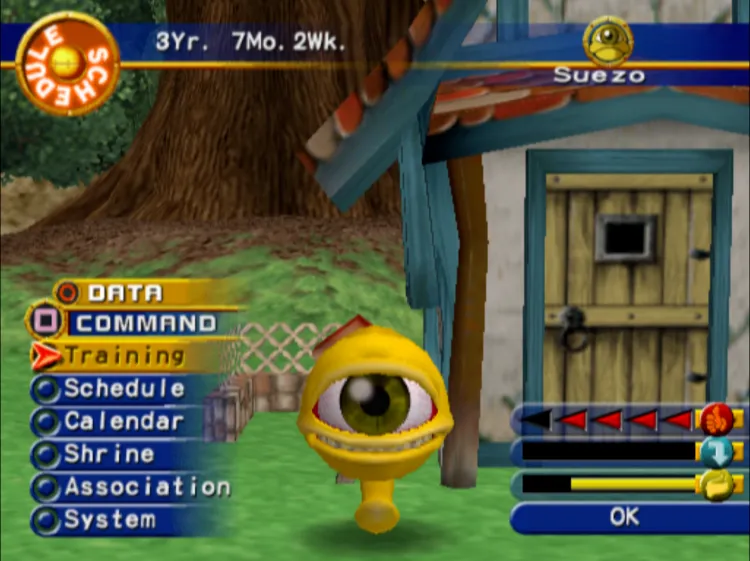The height and width of the screenshot is (561, 750).
Task: Open the Schedule menu entry
Action: pyautogui.click(x=124, y=389)
